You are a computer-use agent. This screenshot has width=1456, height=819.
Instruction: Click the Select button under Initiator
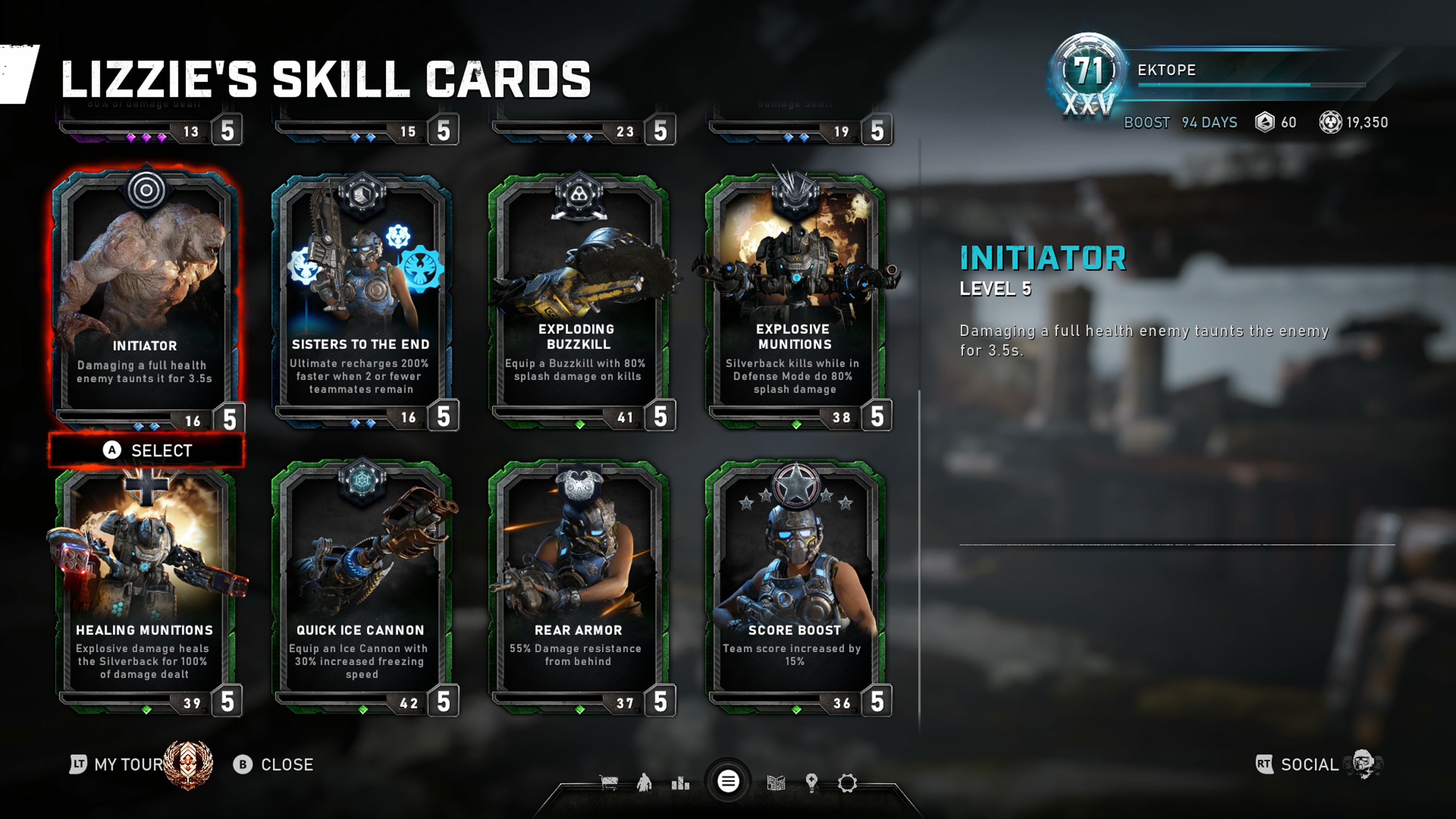[147, 450]
